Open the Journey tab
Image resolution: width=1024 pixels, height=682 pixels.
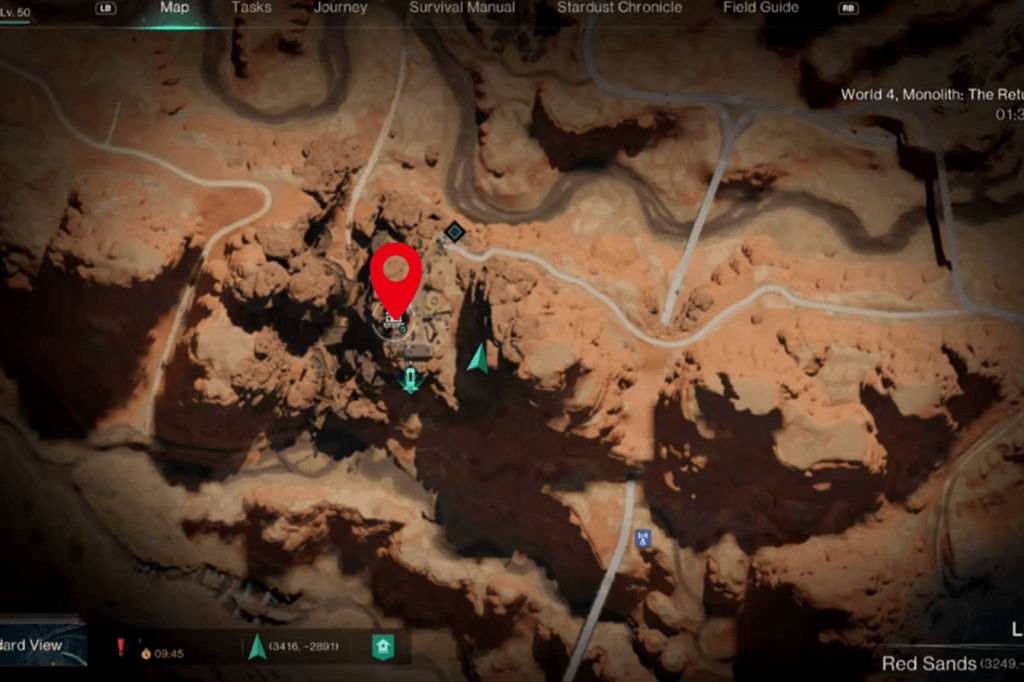click(x=340, y=8)
